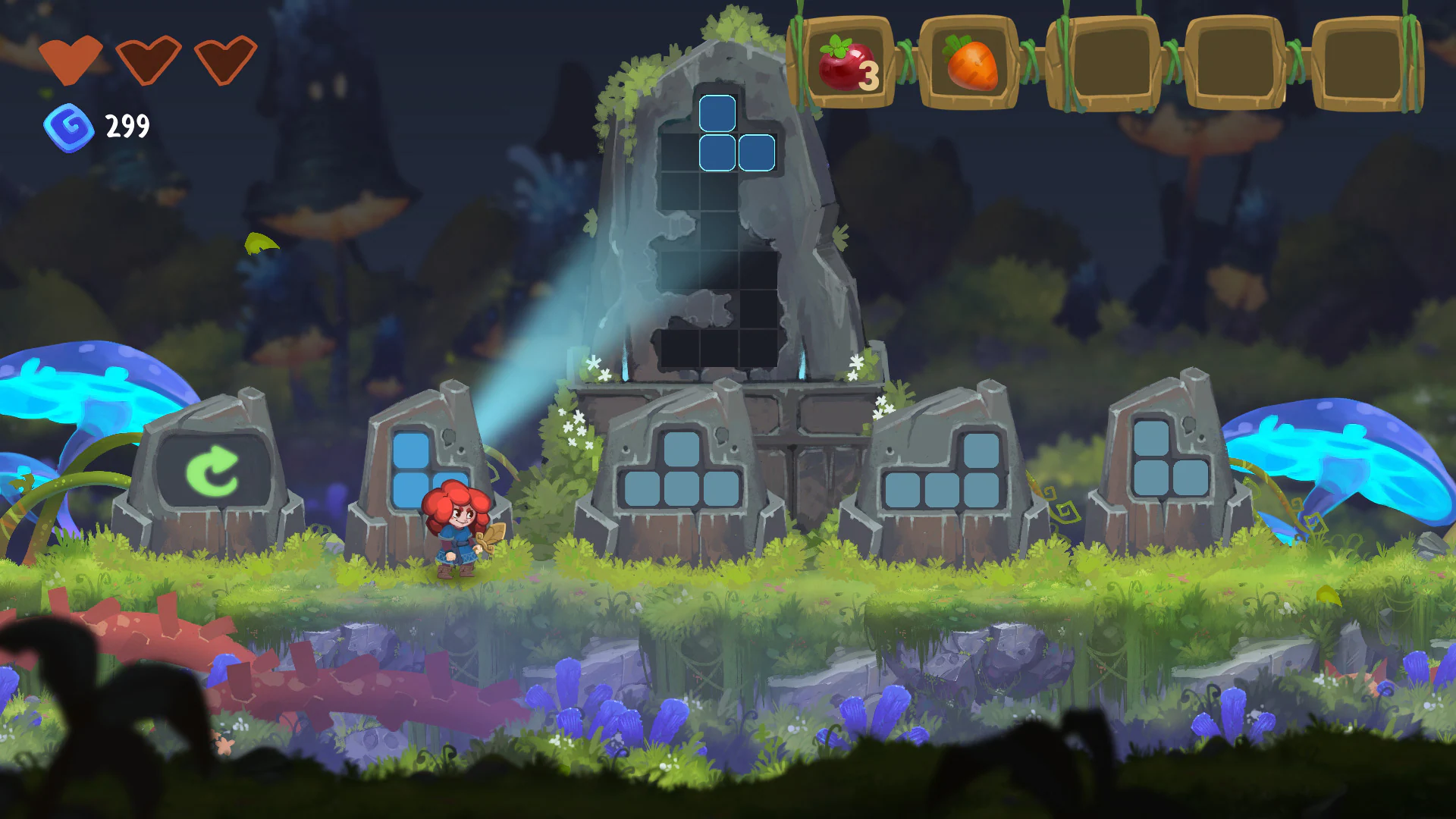This screenshot has height=819, width=1456.
Task: Select the middle empty heart icon
Action: pyautogui.click(x=149, y=59)
